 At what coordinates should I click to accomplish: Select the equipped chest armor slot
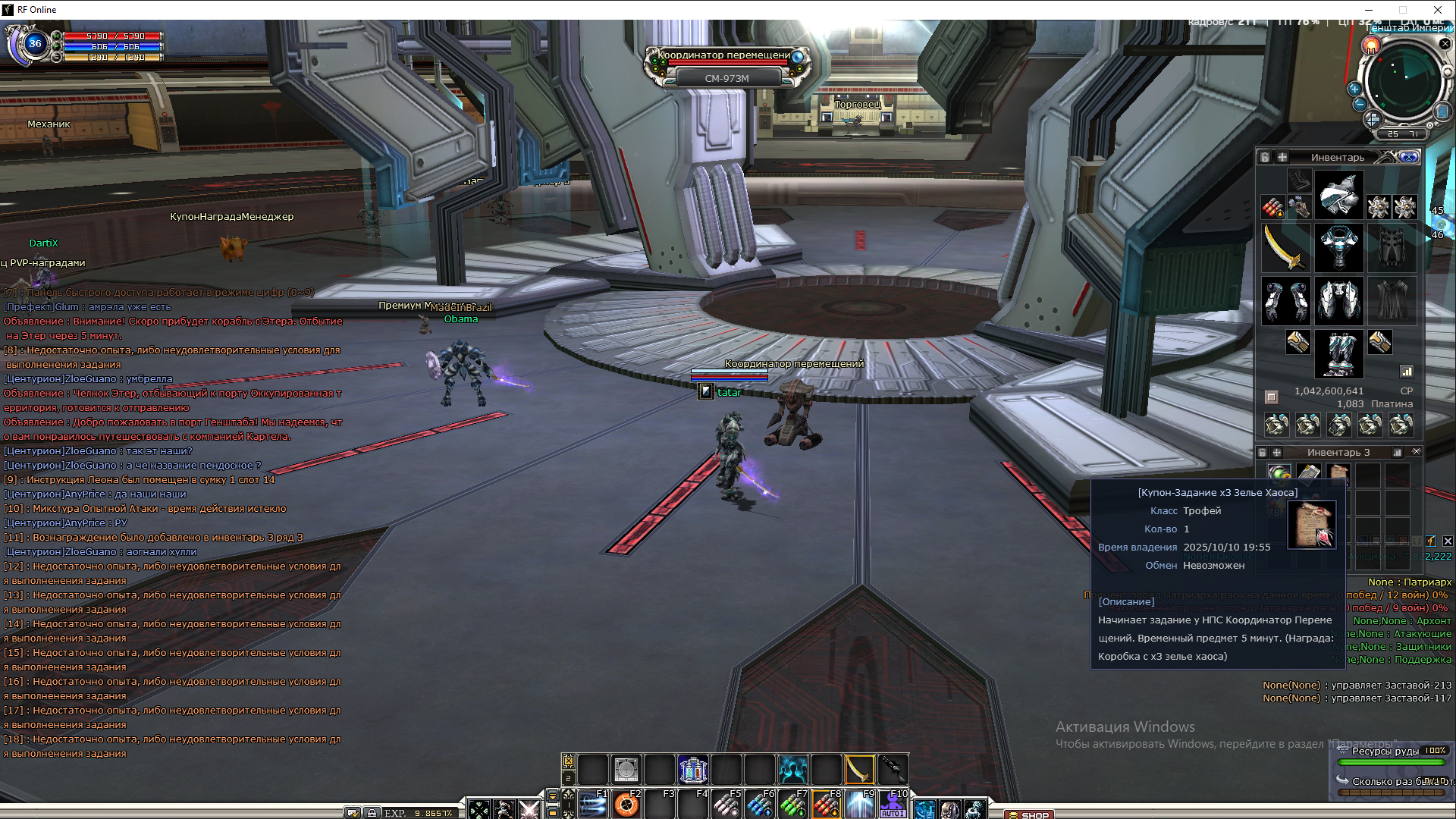pyautogui.click(x=1338, y=248)
